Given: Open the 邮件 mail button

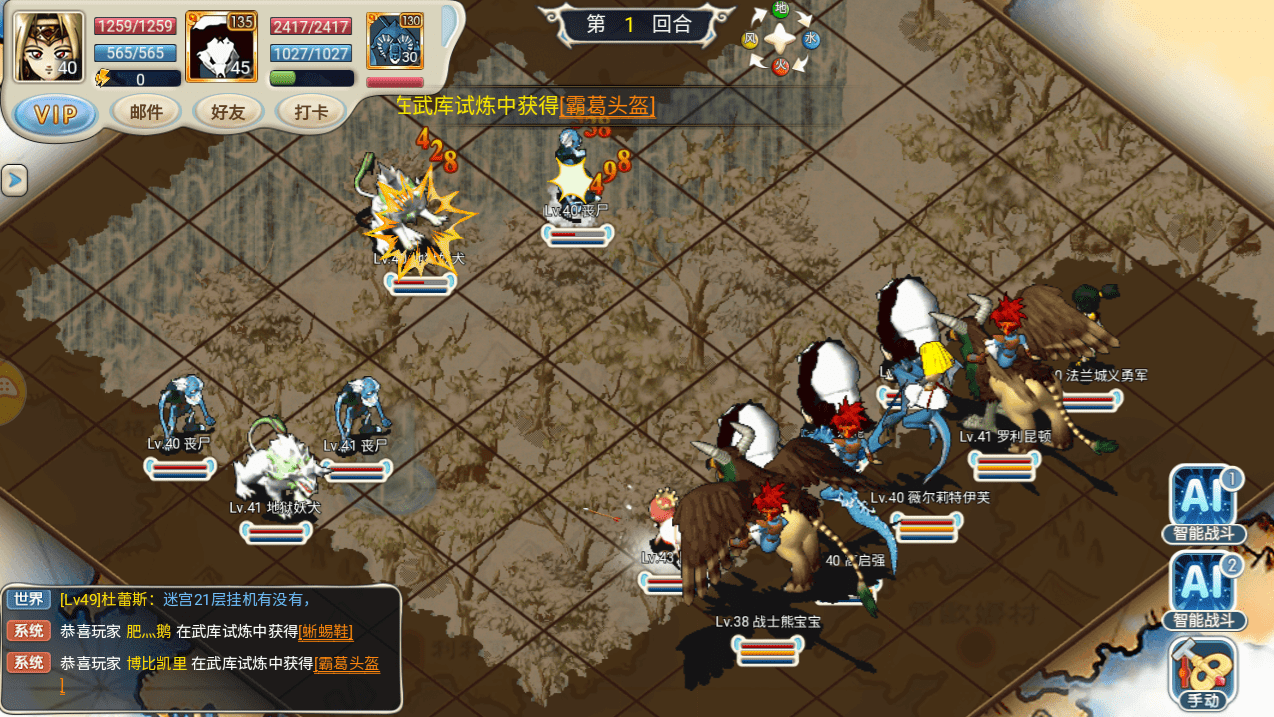Looking at the screenshot, I should pyautogui.click(x=146, y=112).
